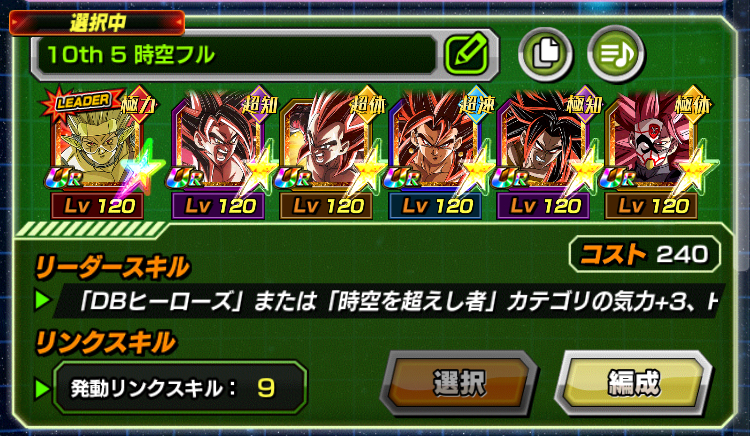Open the team music playlist button
The width and height of the screenshot is (750, 436).
612,52
